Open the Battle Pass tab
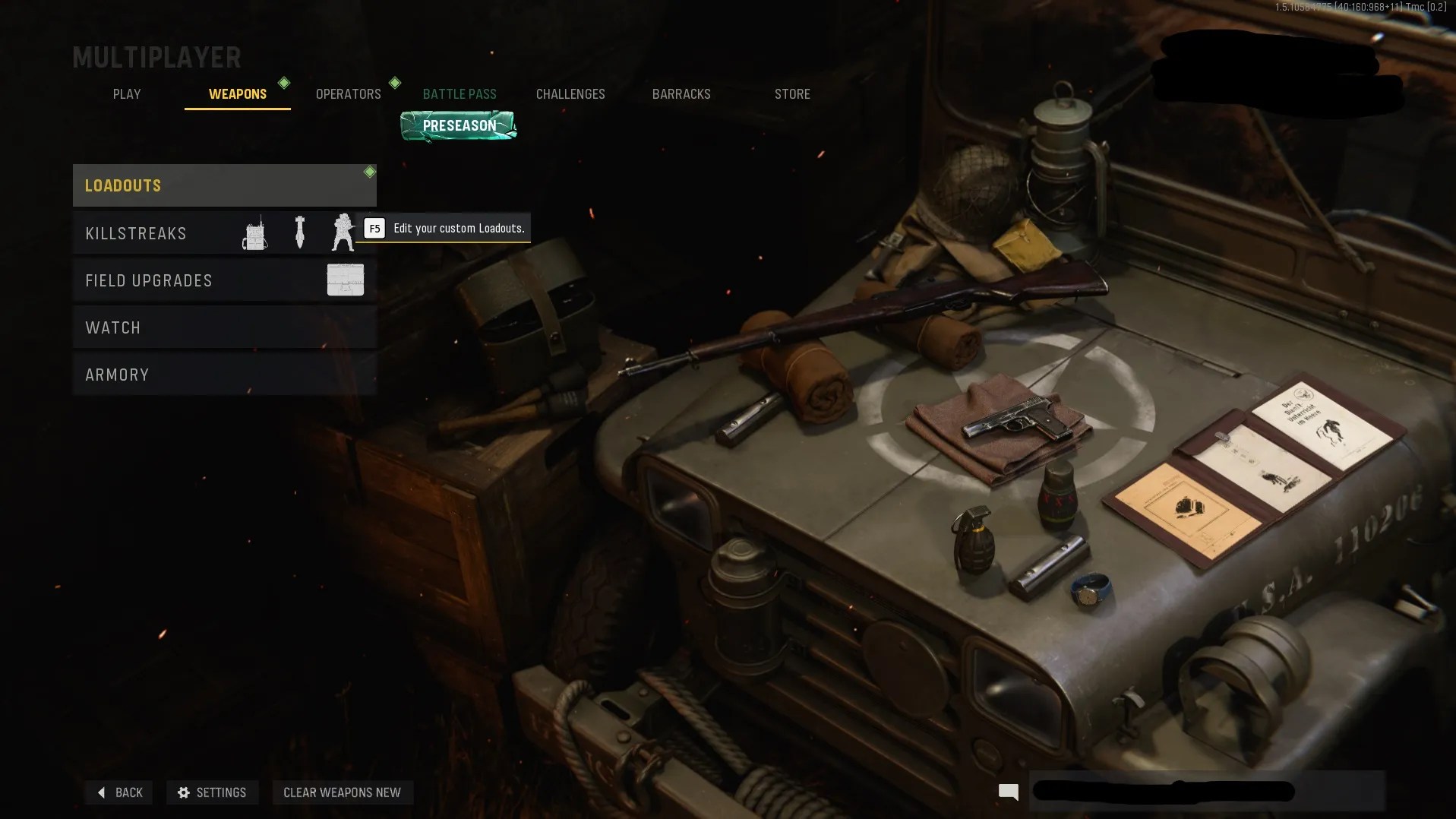The height and width of the screenshot is (819, 1456). click(x=460, y=93)
